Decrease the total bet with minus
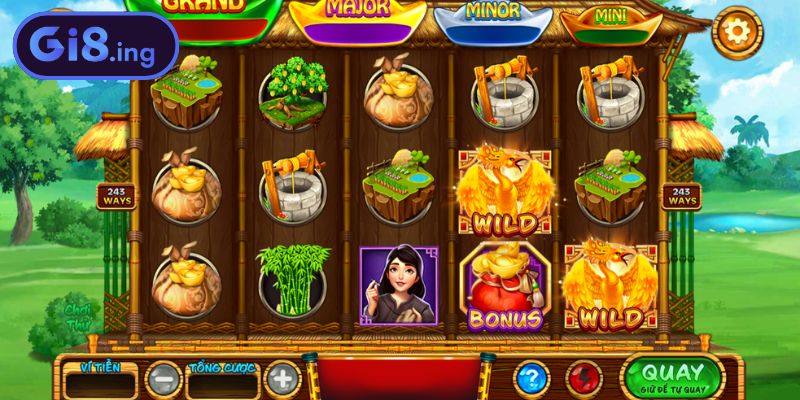Screen dimensions: 800x400 (x=163, y=379)
